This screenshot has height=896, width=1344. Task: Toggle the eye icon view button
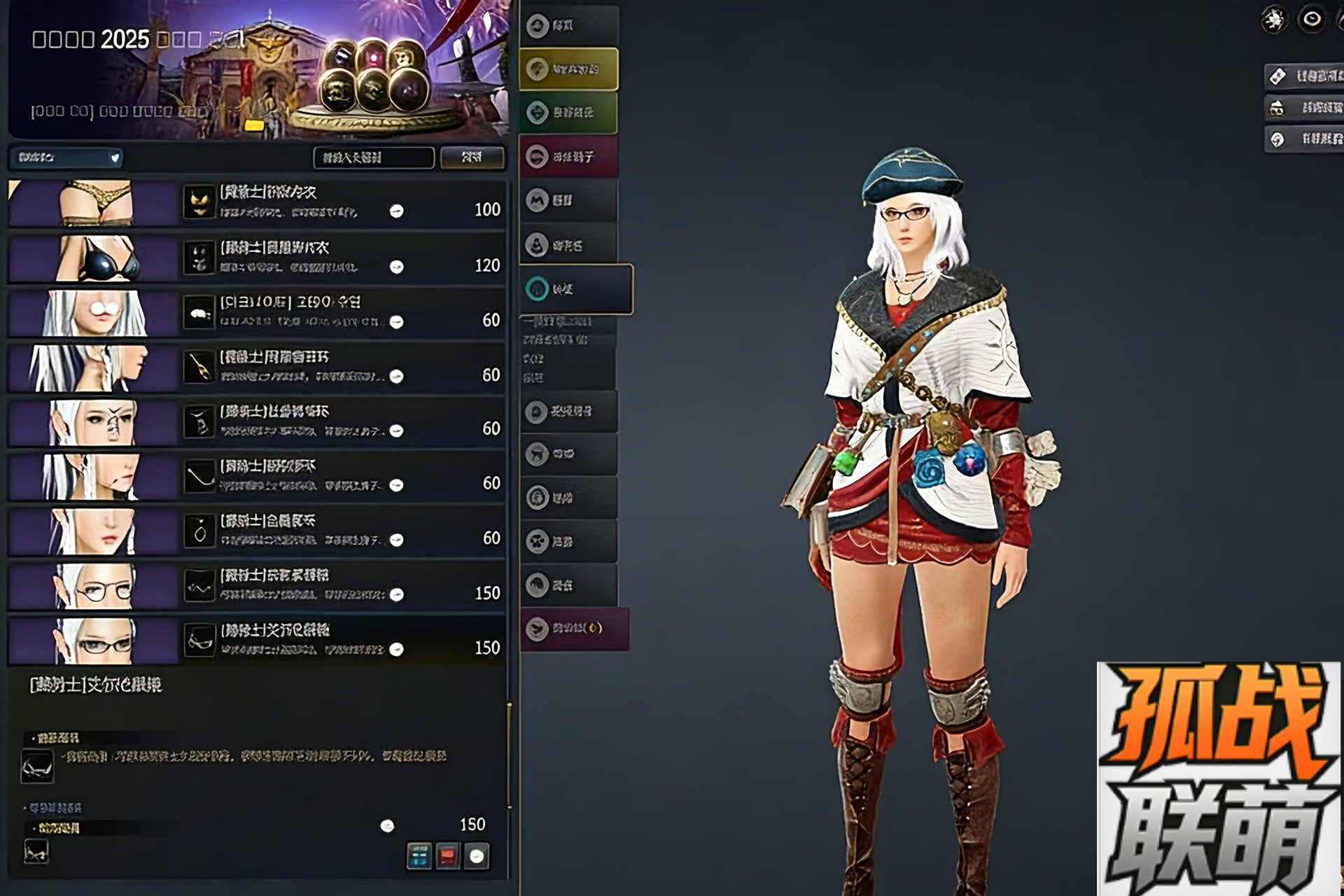click(x=1312, y=19)
